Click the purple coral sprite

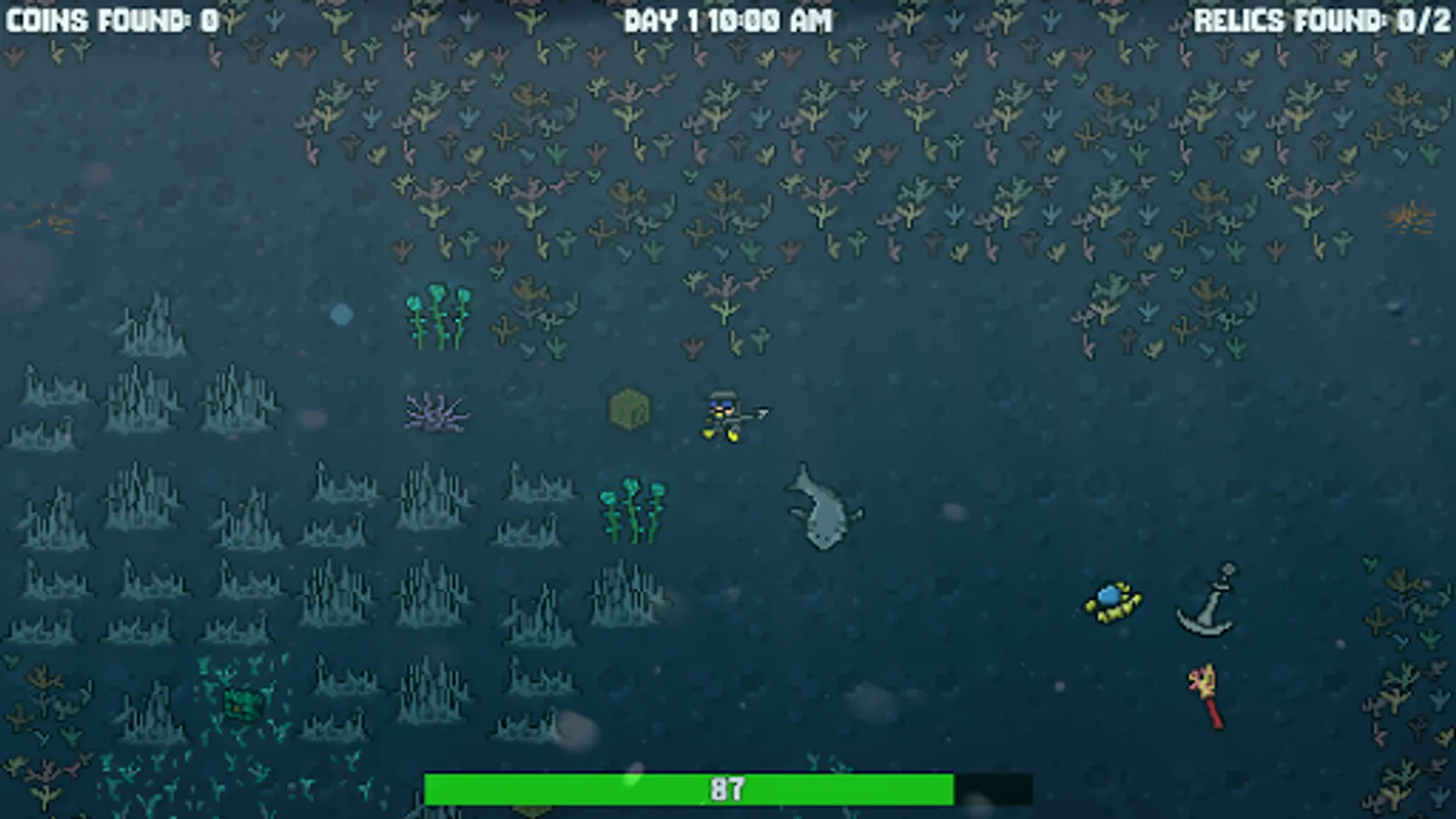click(x=437, y=412)
